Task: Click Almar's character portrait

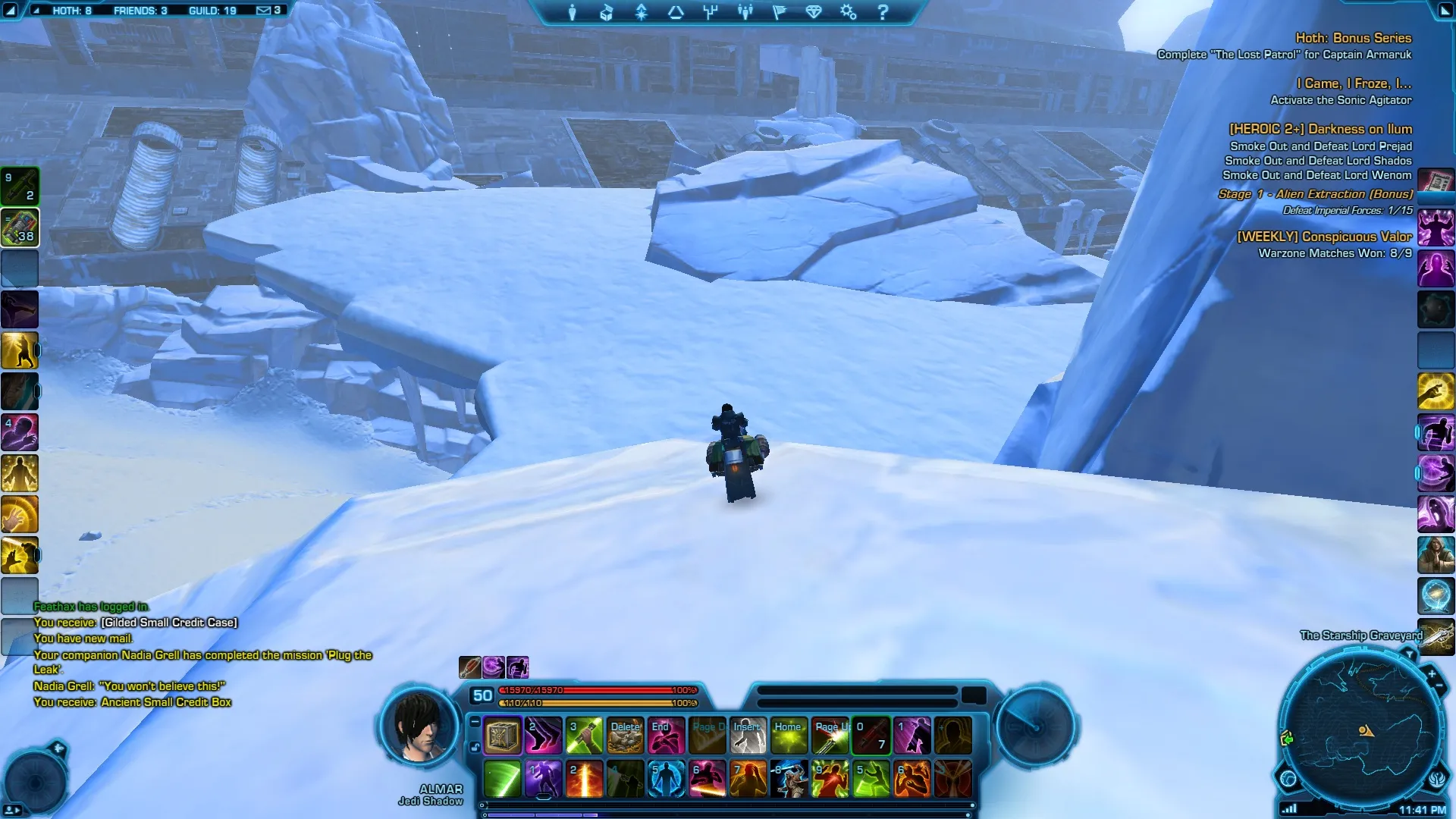Action: tap(420, 728)
